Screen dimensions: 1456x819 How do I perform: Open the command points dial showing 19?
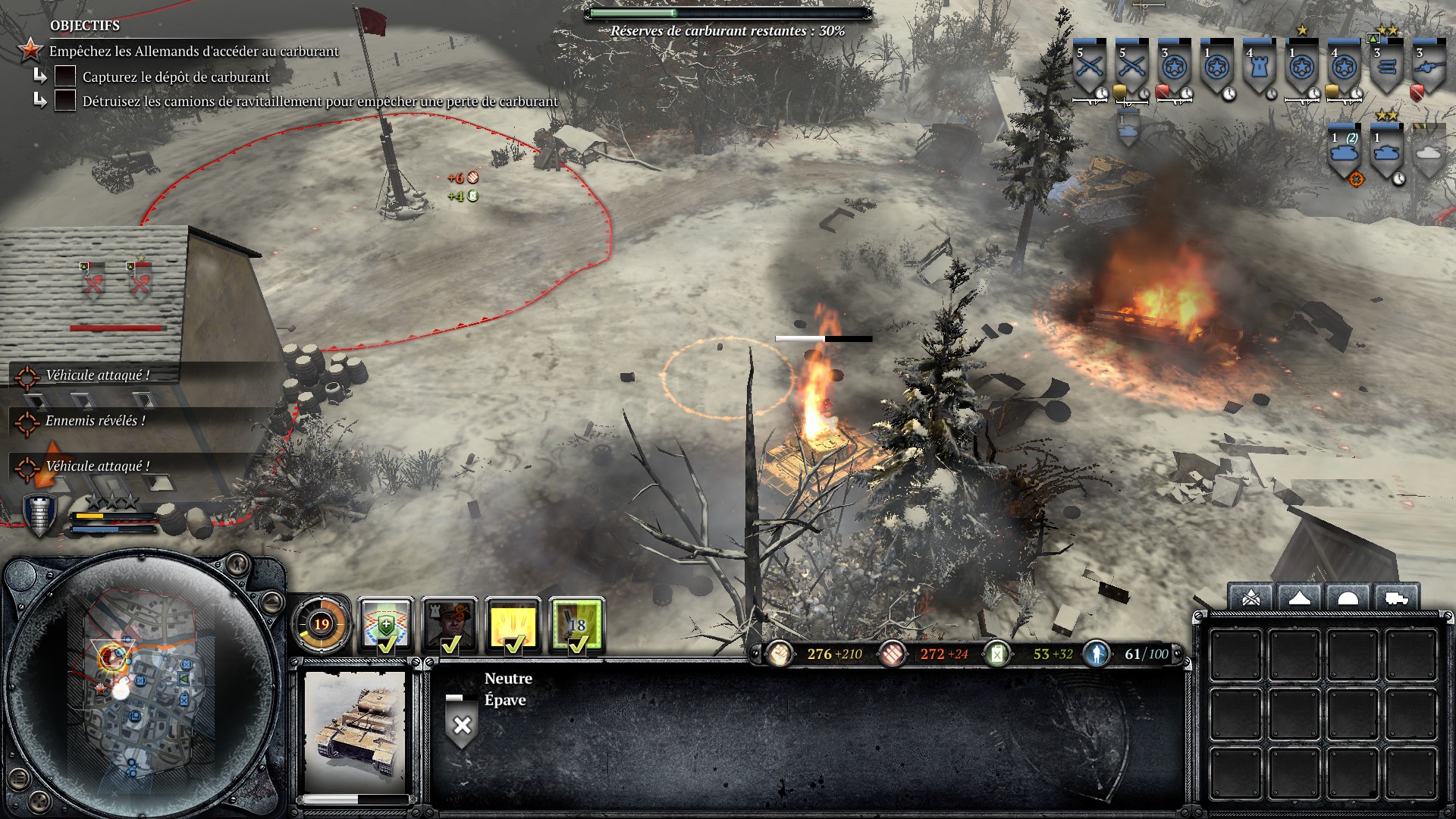tap(322, 625)
